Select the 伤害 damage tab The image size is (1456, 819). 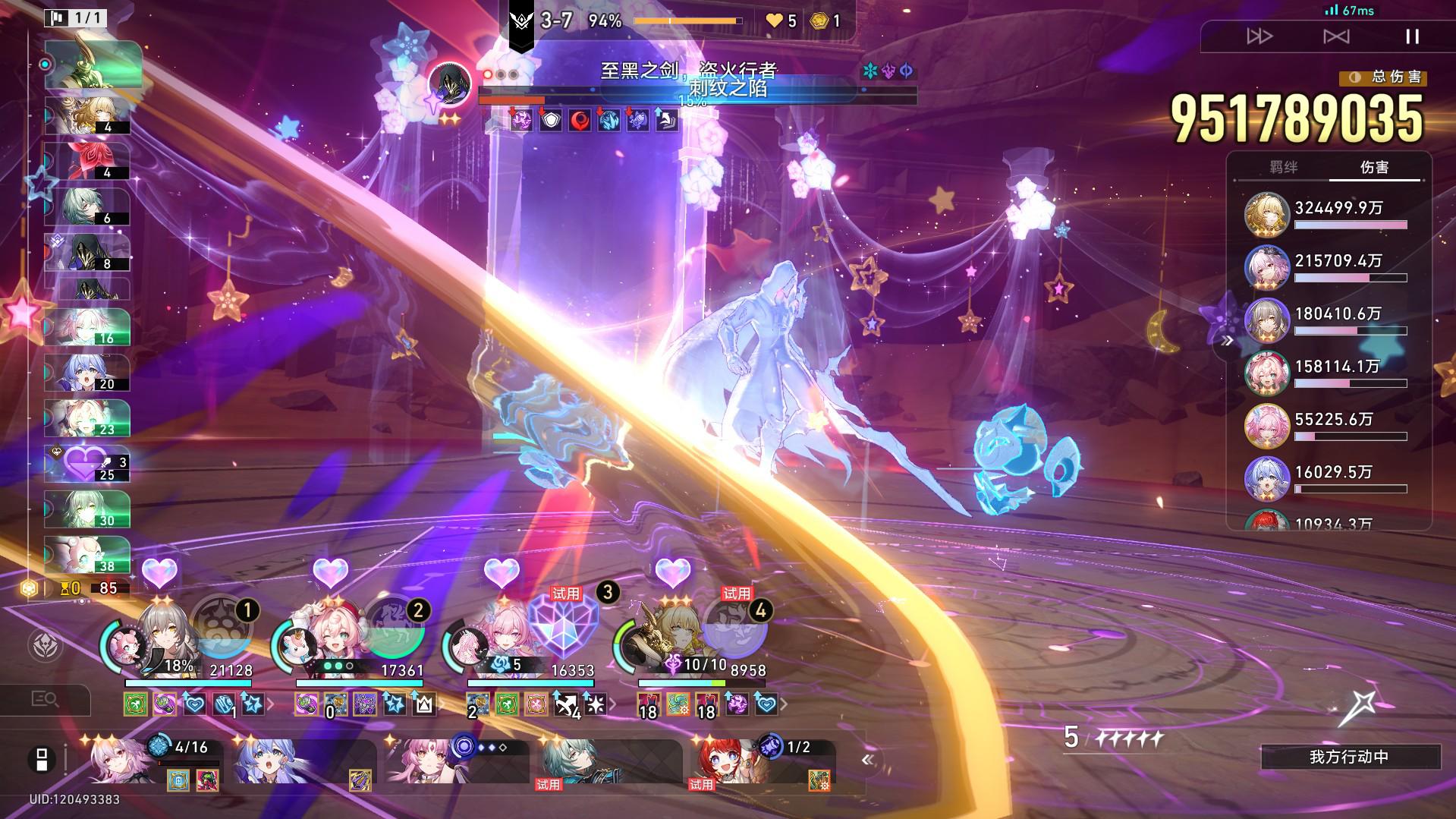(x=1374, y=167)
